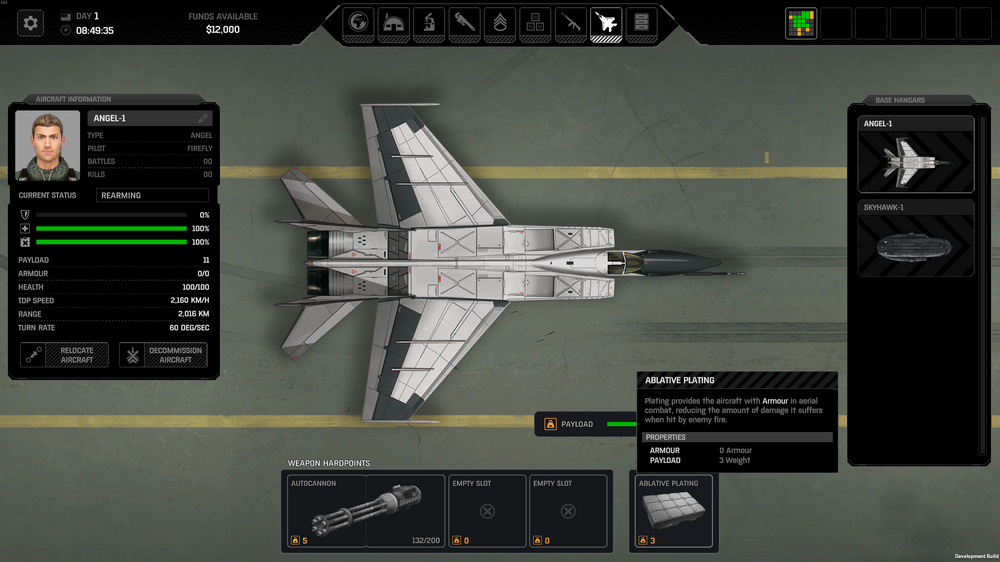Select the aircraft jet tab
Image resolution: width=1000 pixels, height=562 pixels.
click(x=605, y=22)
